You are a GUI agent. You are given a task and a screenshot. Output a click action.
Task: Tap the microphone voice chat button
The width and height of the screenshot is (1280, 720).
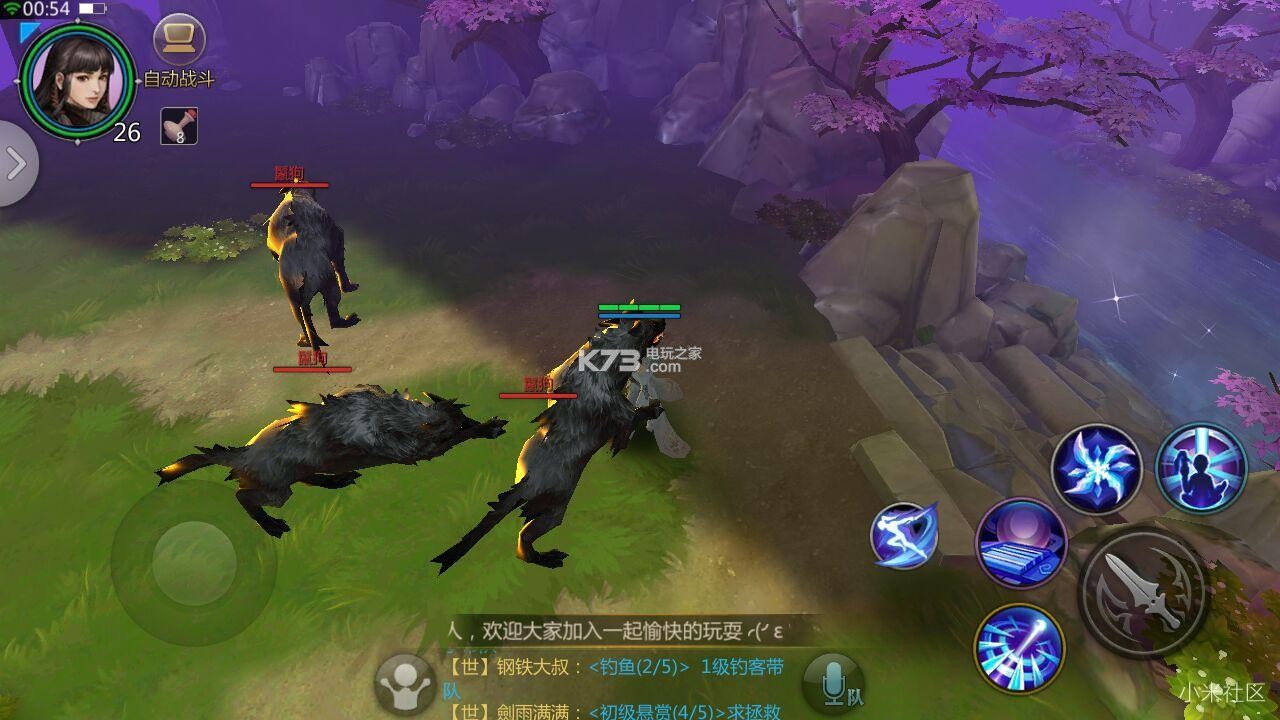[x=833, y=684]
